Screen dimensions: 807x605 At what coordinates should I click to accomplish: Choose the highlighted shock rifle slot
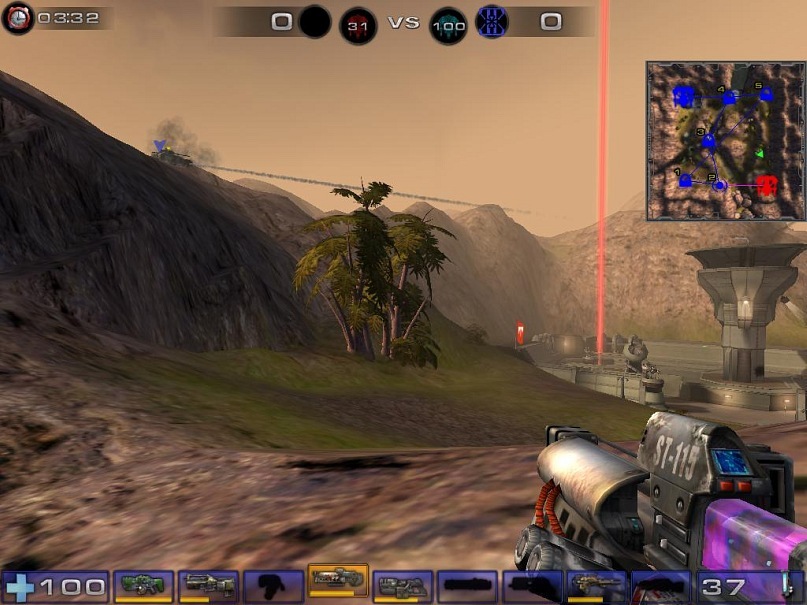click(x=337, y=580)
